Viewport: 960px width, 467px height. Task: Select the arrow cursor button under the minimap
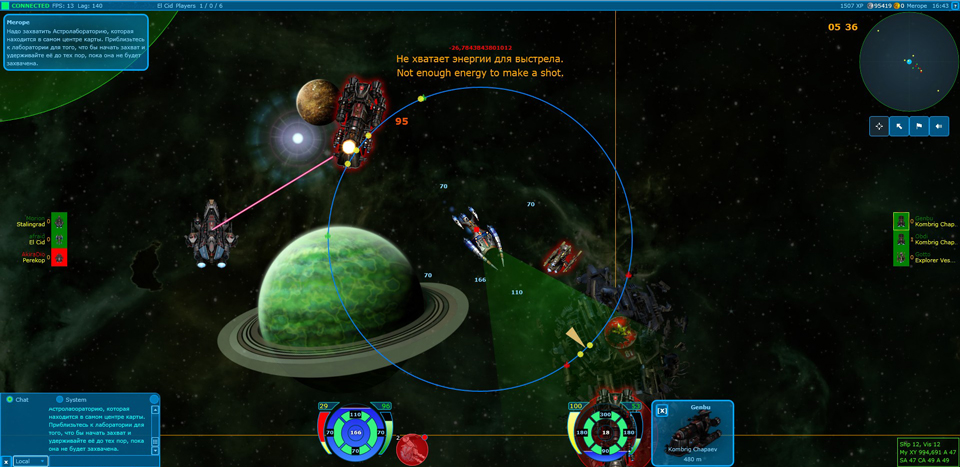(899, 126)
